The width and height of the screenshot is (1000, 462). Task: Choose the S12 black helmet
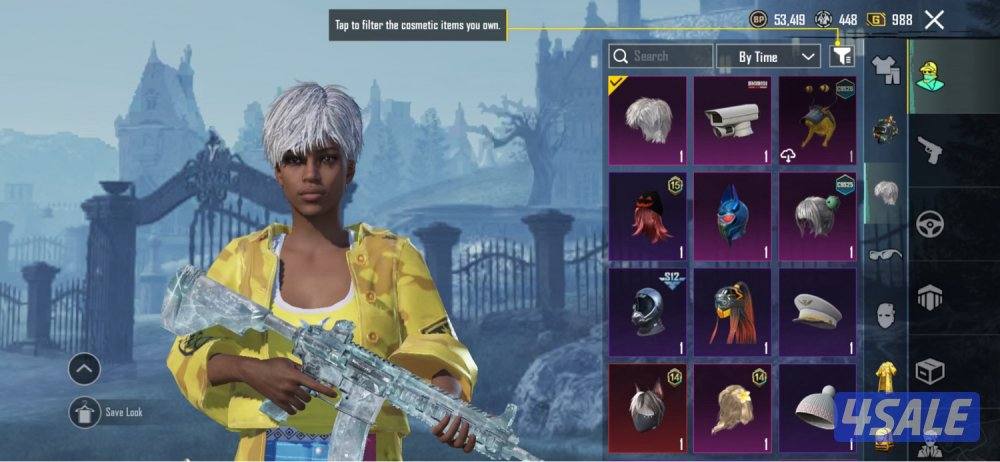tap(647, 312)
